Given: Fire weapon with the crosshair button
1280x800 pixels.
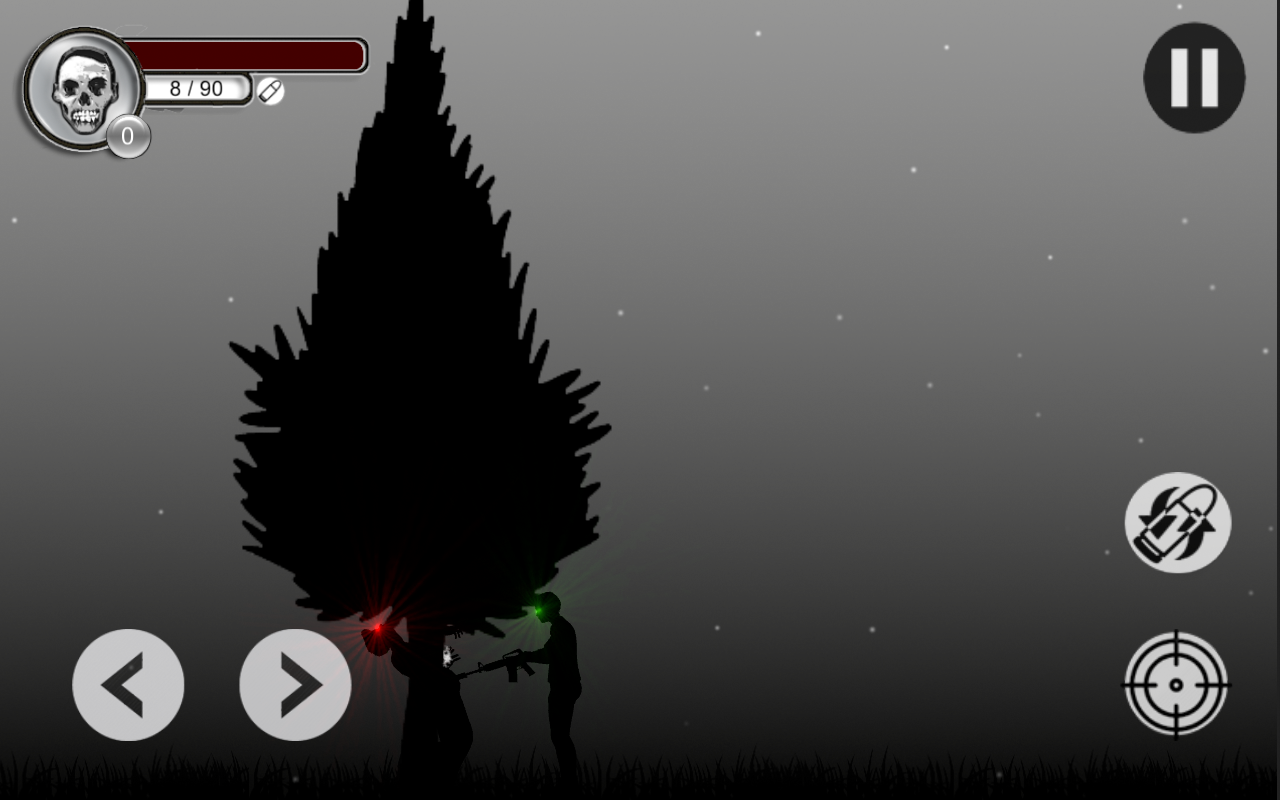Looking at the screenshot, I should [x=1176, y=684].
